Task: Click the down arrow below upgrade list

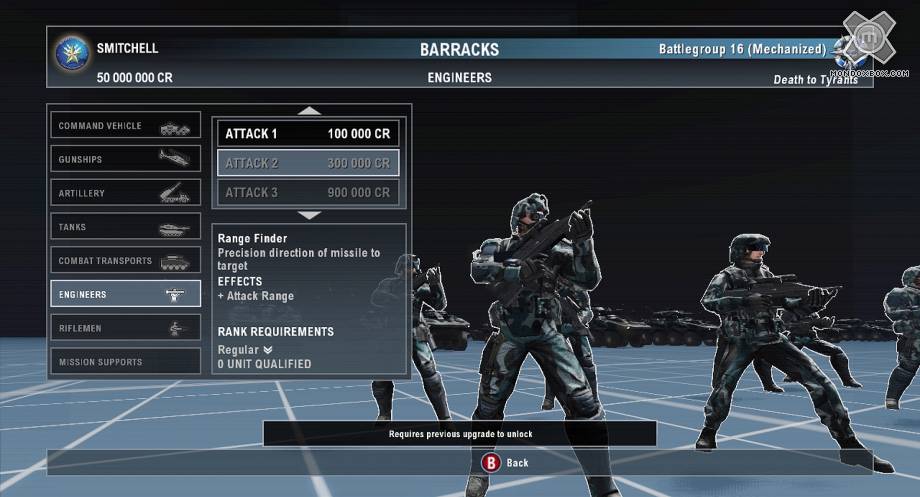Action: (x=310, y=215)
